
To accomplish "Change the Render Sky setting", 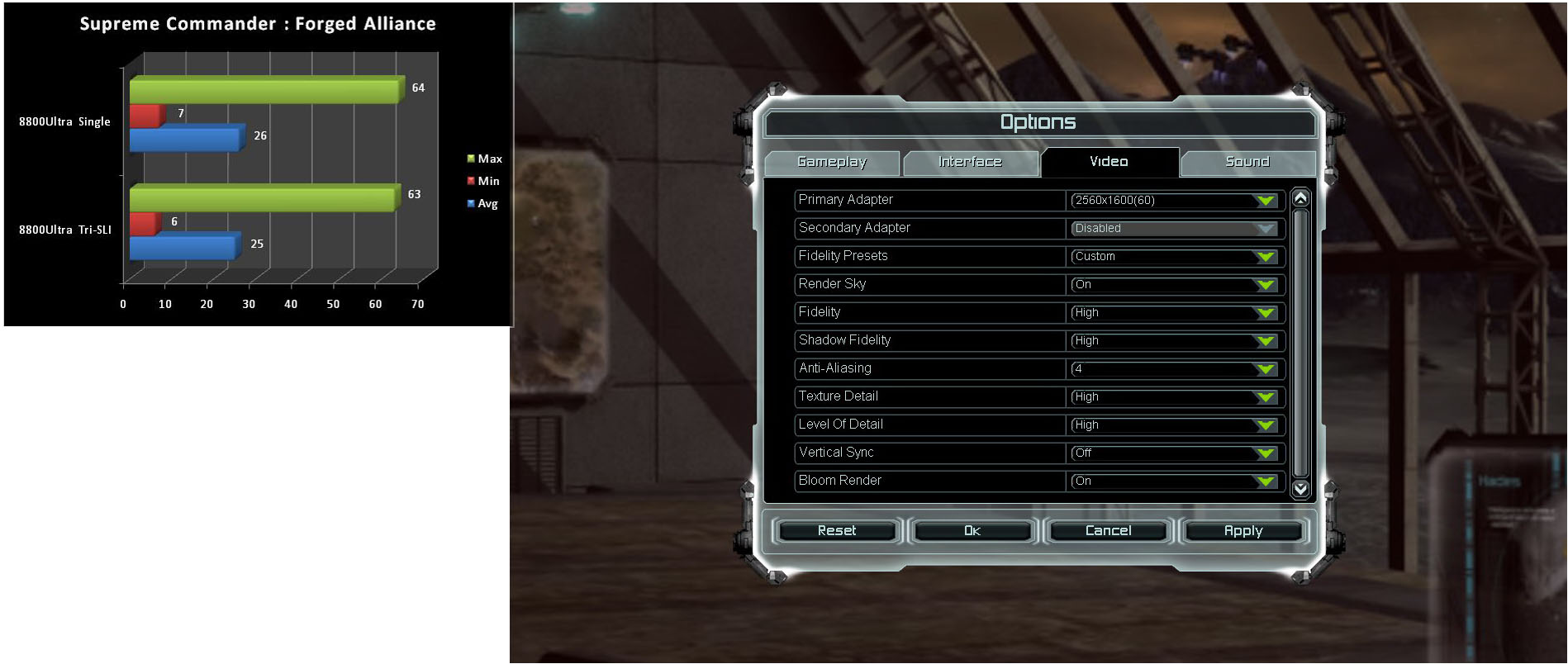I will [x=1174, y=285].
